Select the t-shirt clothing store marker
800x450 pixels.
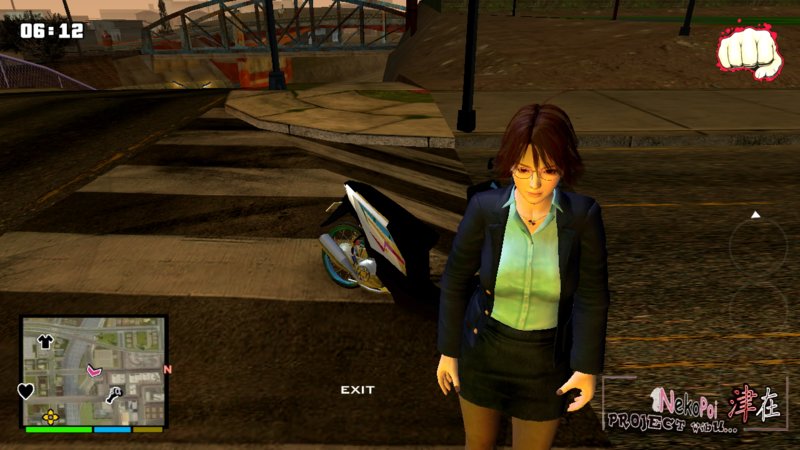[45, 341]
